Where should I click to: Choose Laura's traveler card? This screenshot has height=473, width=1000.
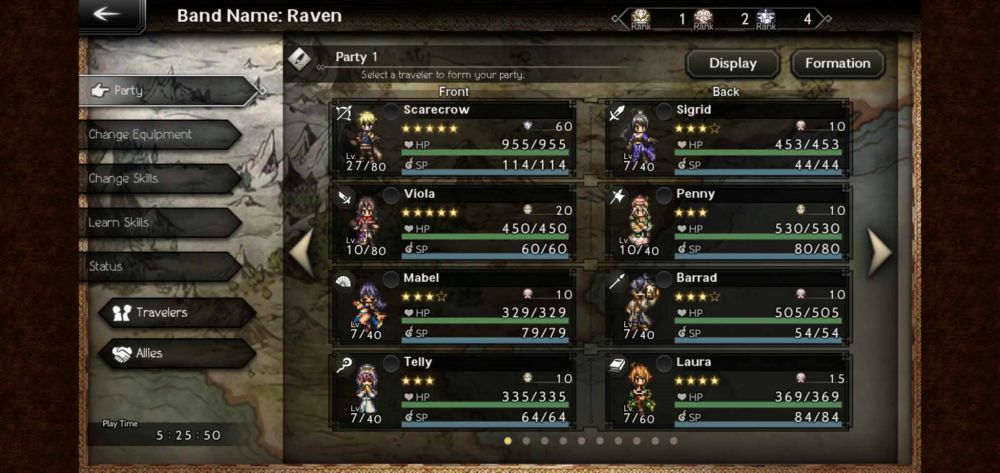pos(728,390)
